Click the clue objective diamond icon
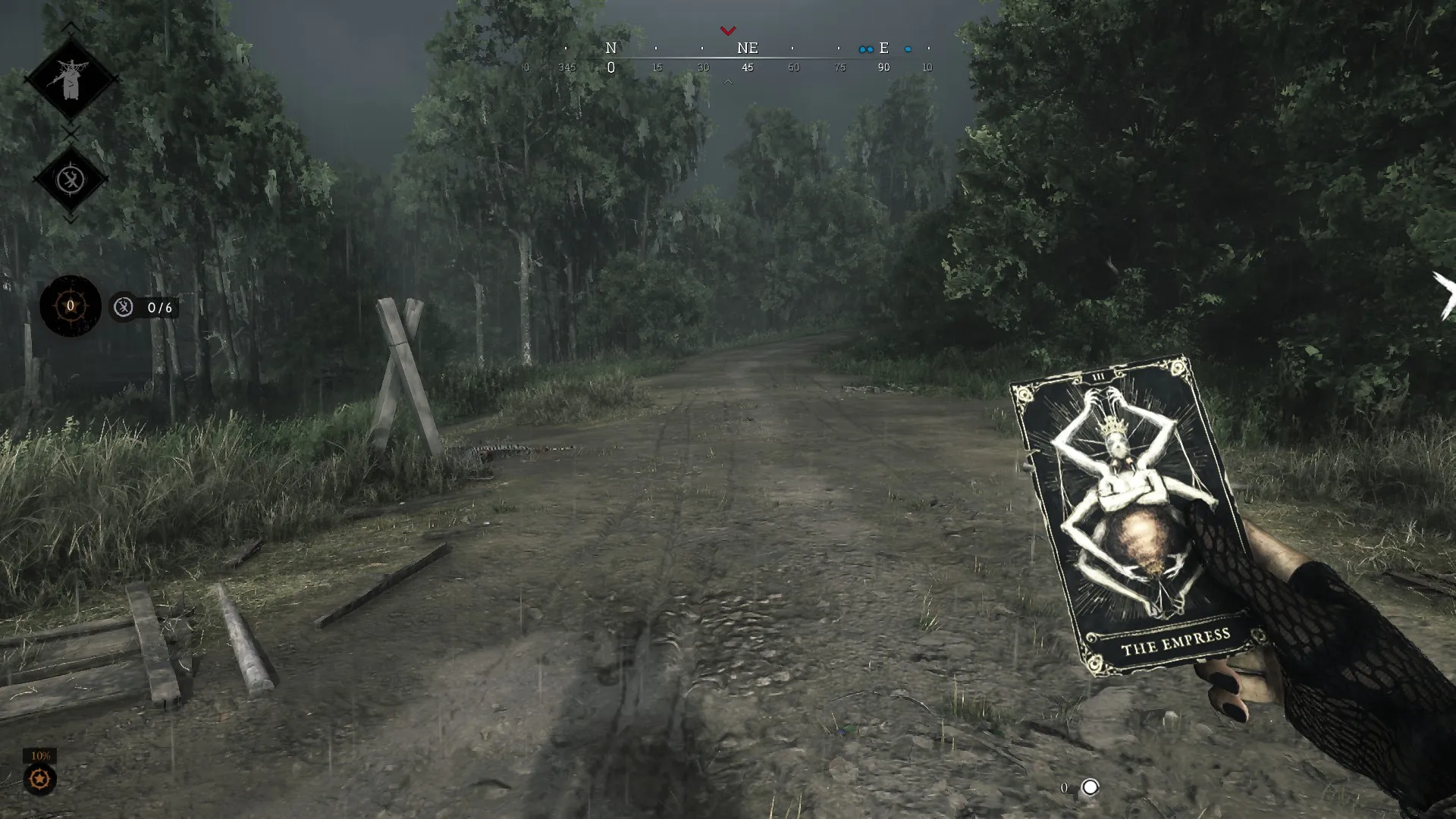 71,180
